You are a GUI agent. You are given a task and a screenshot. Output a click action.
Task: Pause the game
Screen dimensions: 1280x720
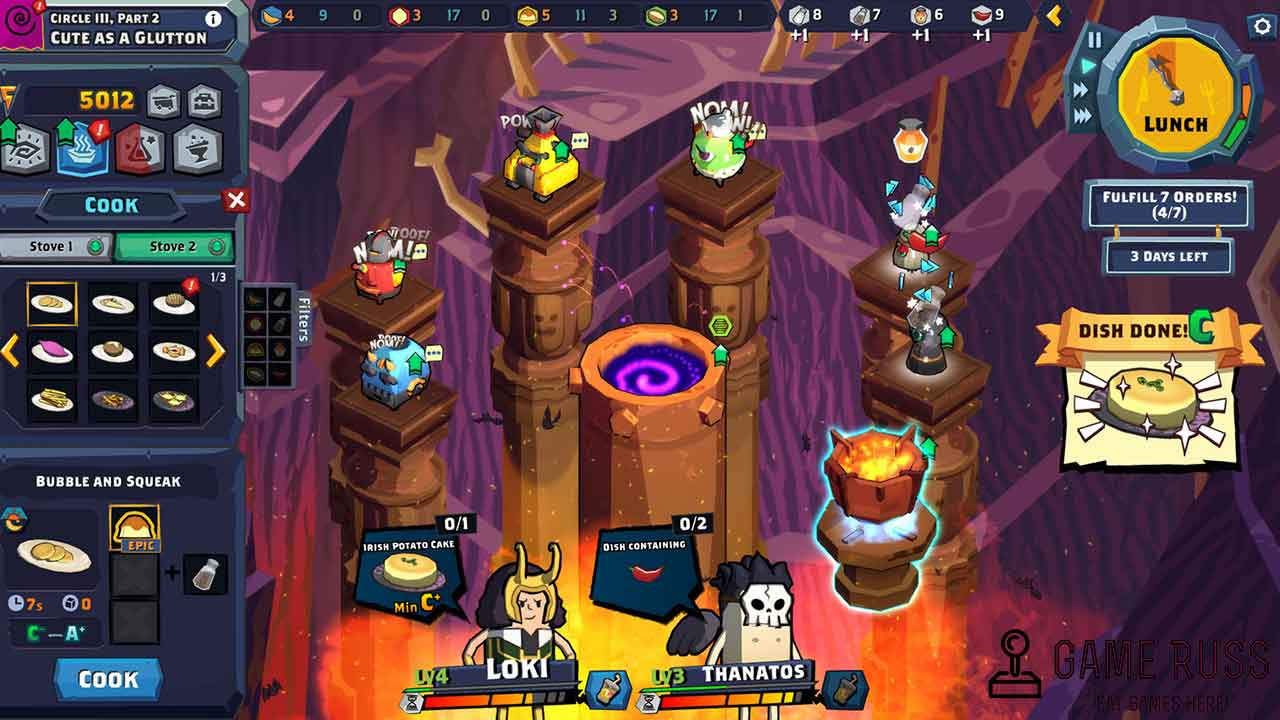1095,40
